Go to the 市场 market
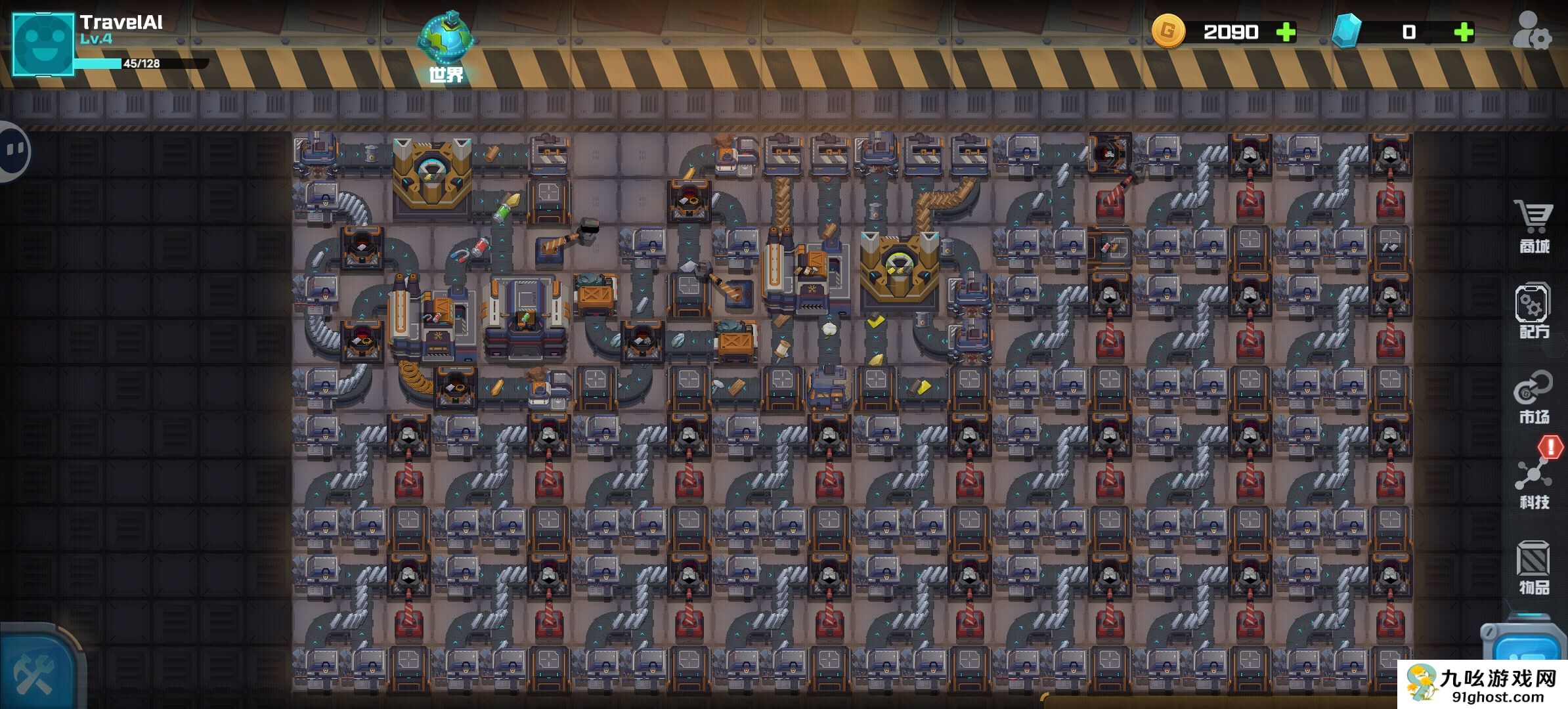The height and width of the screenshot is (709, 1568). (1534, 397)
